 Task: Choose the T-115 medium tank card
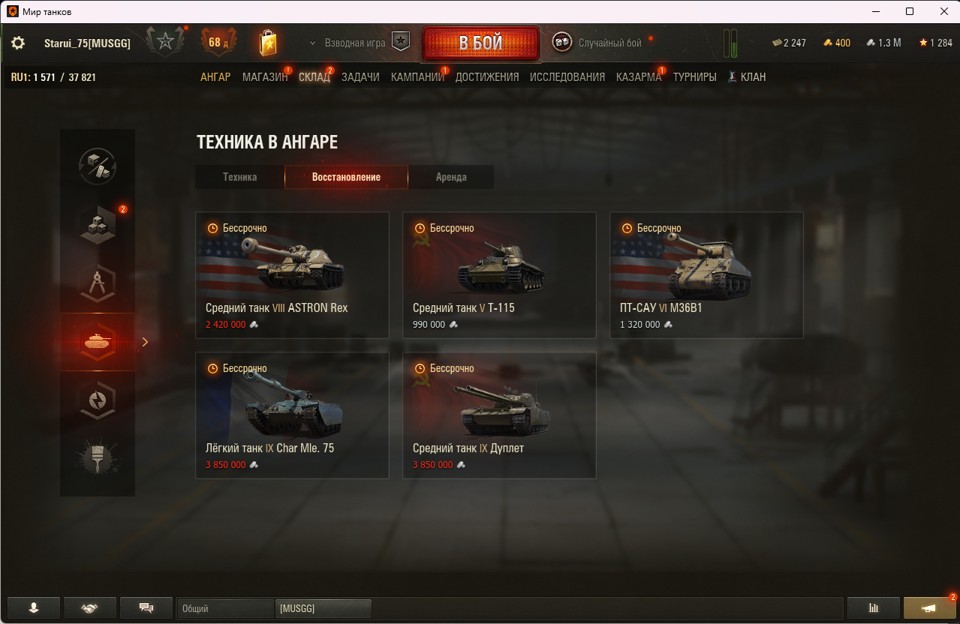click(499, 275)
